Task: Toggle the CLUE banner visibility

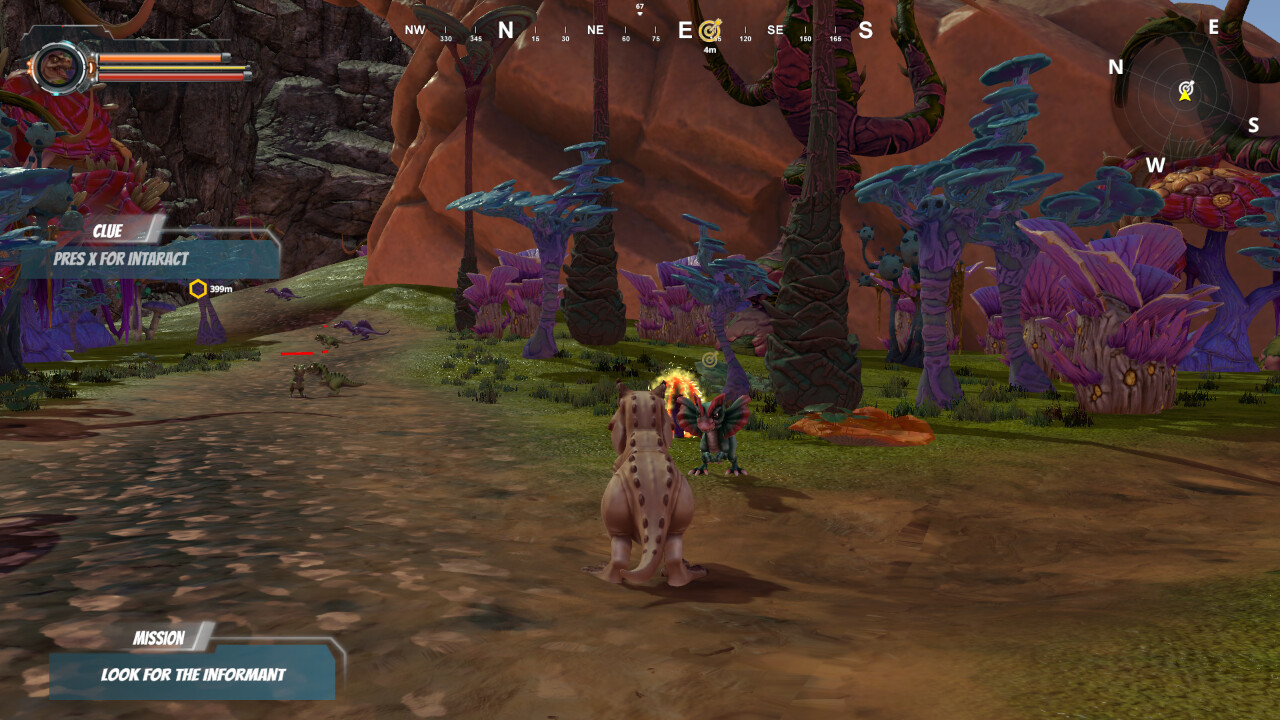Action: pyautogui.click(x=107, y=231)
